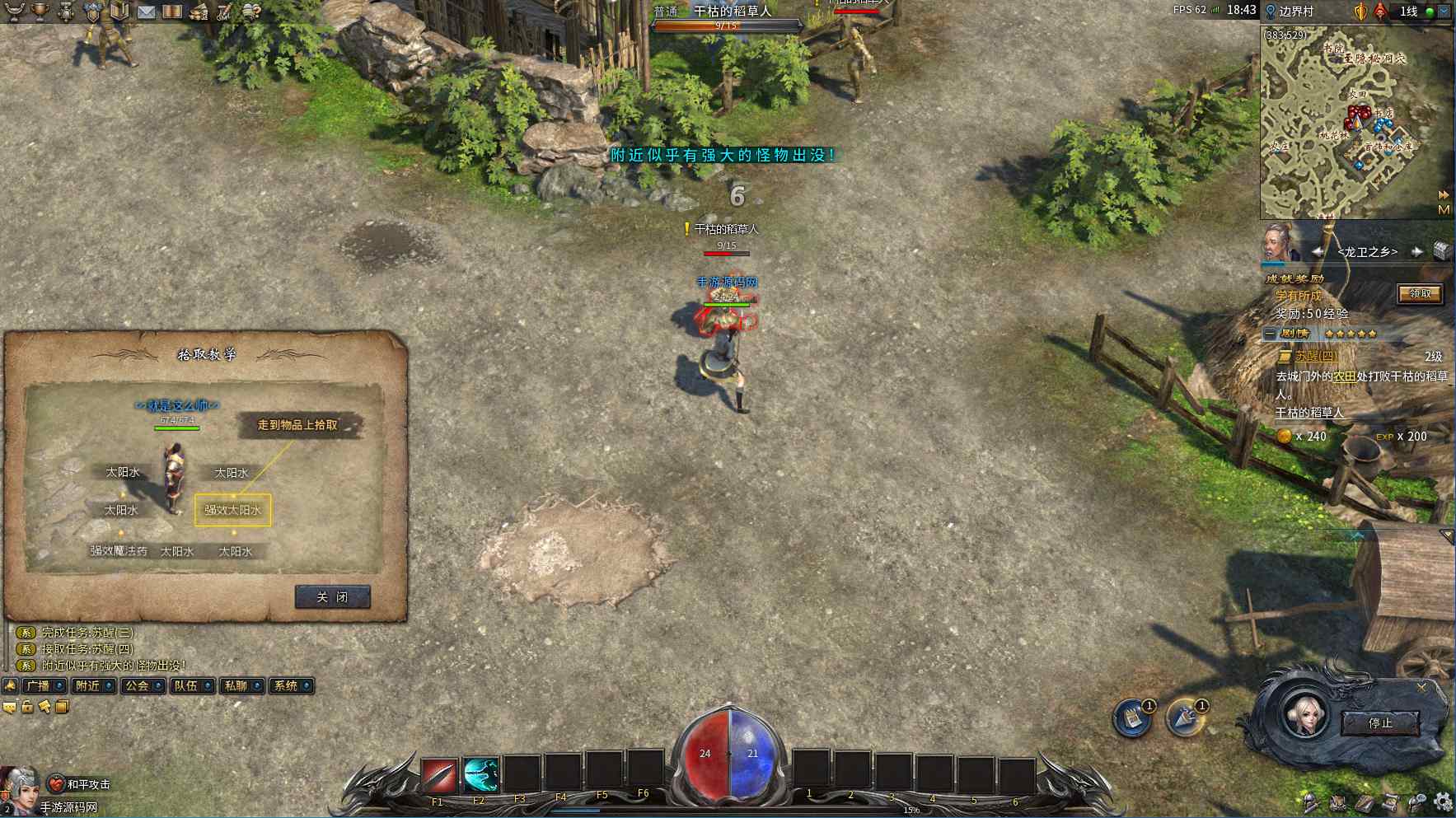This screenshot has height=818, width=1456.
Task: Open the full map with M button
Action: tap(1444, 210)
